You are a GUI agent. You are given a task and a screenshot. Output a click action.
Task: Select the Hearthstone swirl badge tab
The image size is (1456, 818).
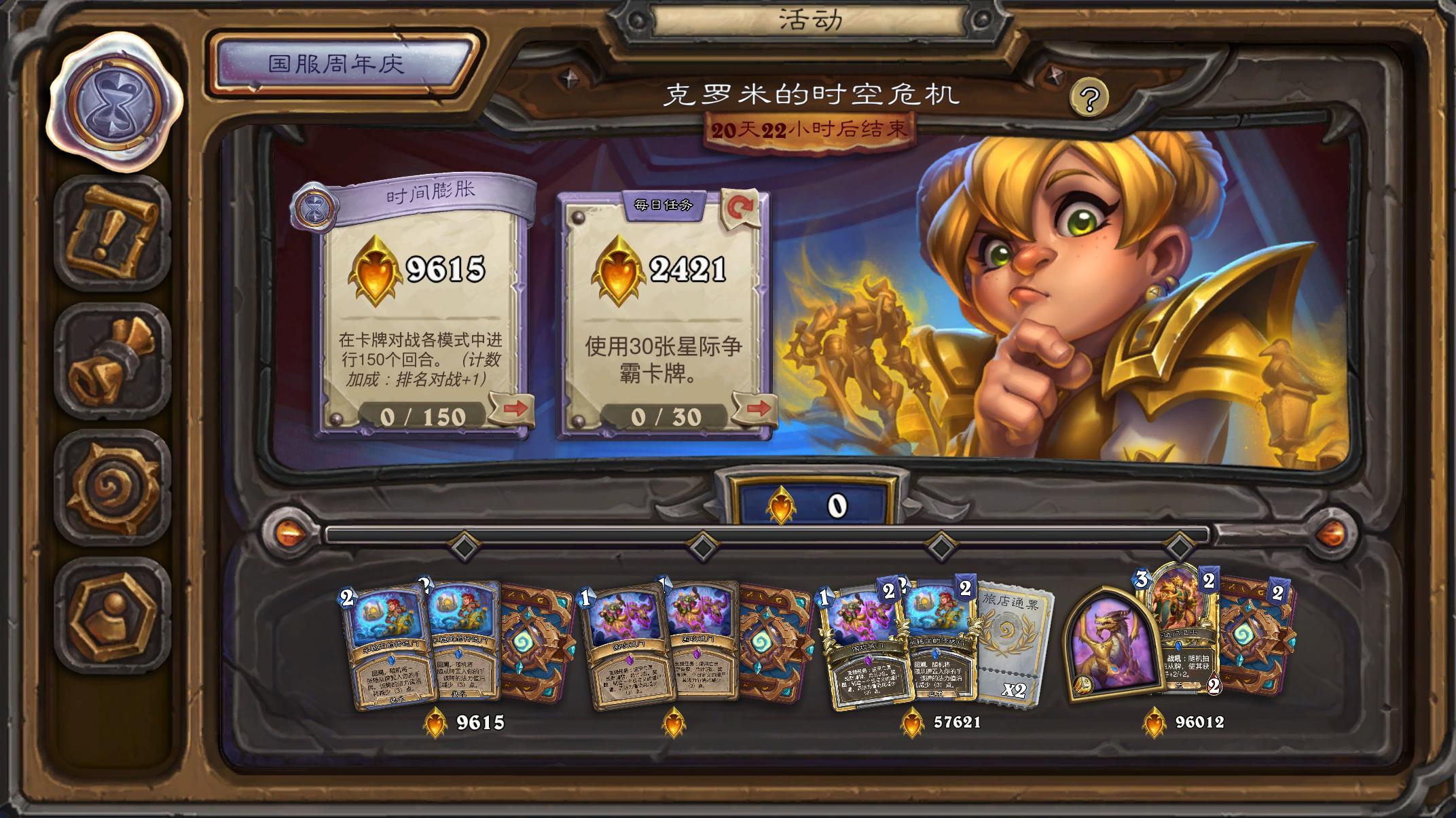click(x=113, y=487)
